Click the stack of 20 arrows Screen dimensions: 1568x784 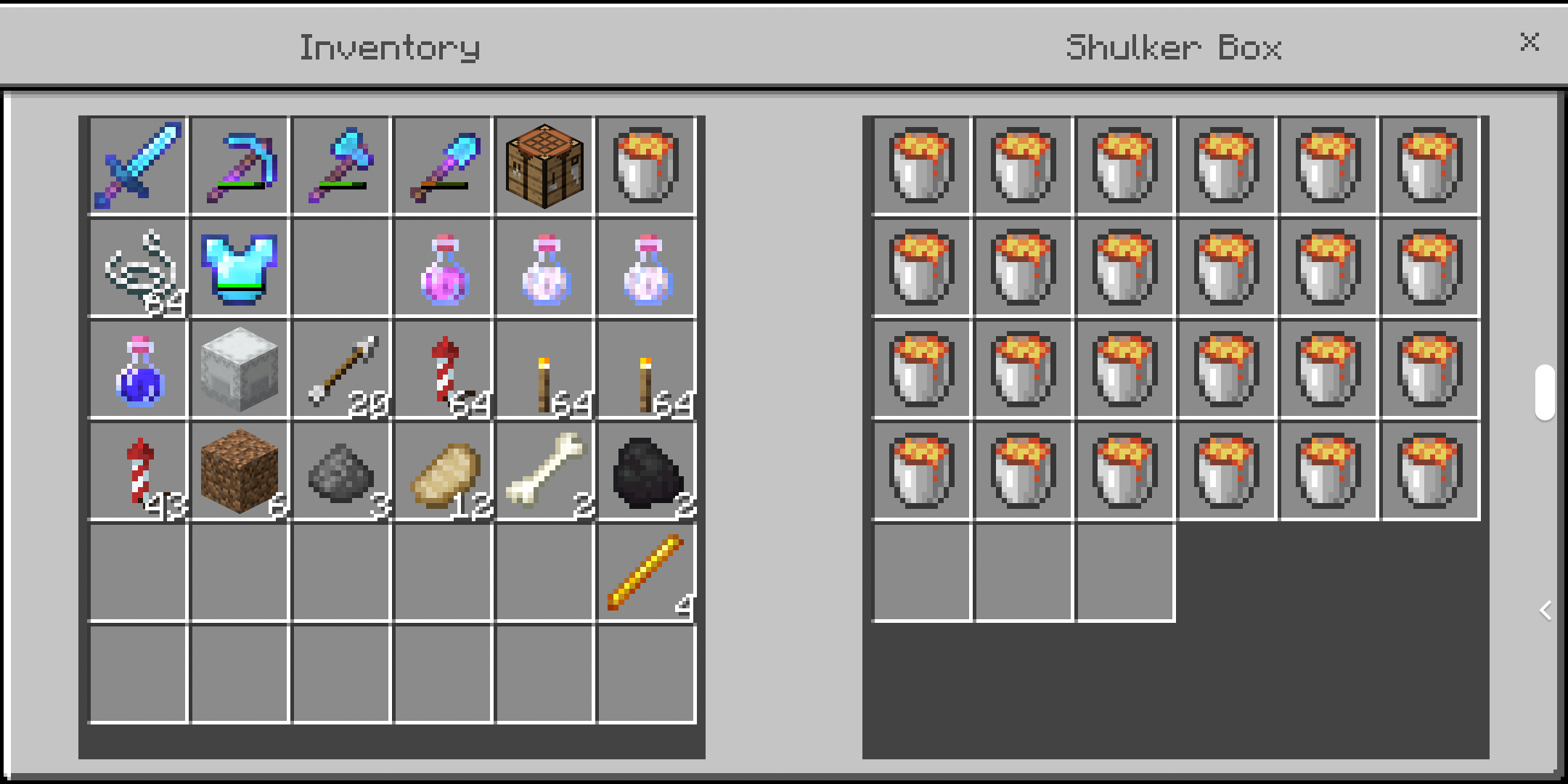(x=341, y=370)
